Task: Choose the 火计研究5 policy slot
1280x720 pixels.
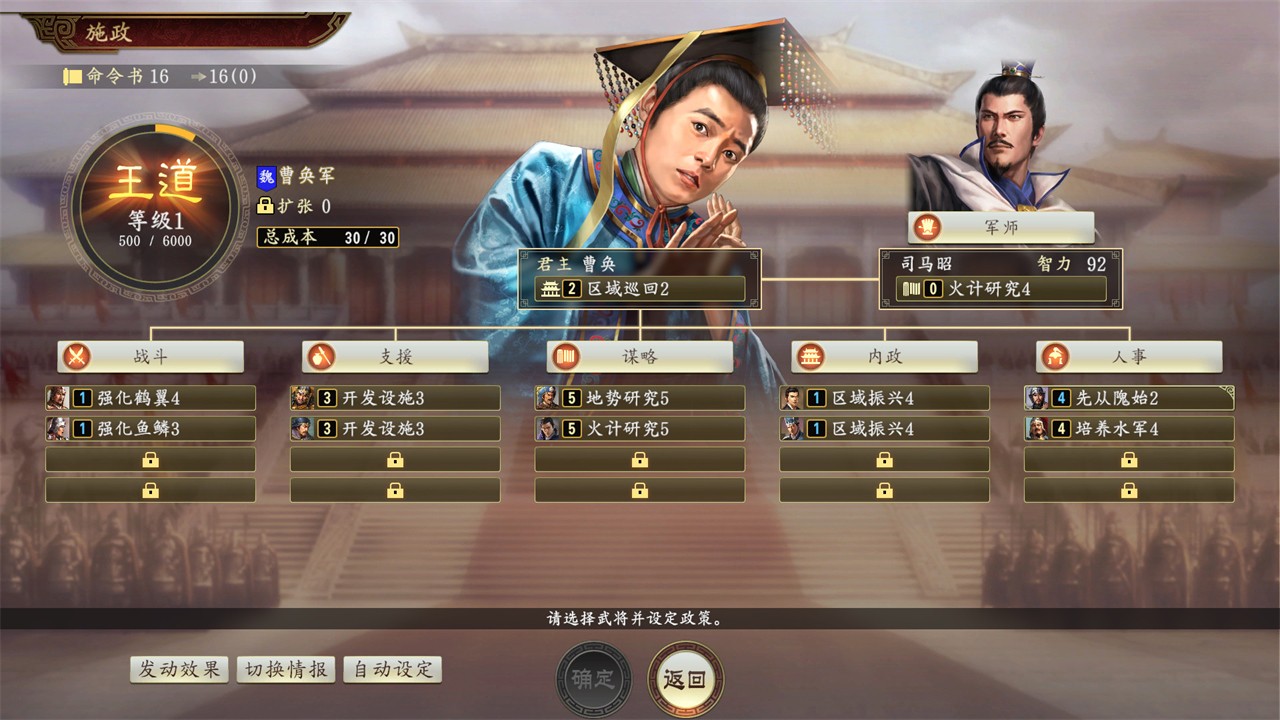Action: pyautogui.click(x=640, y=429)
